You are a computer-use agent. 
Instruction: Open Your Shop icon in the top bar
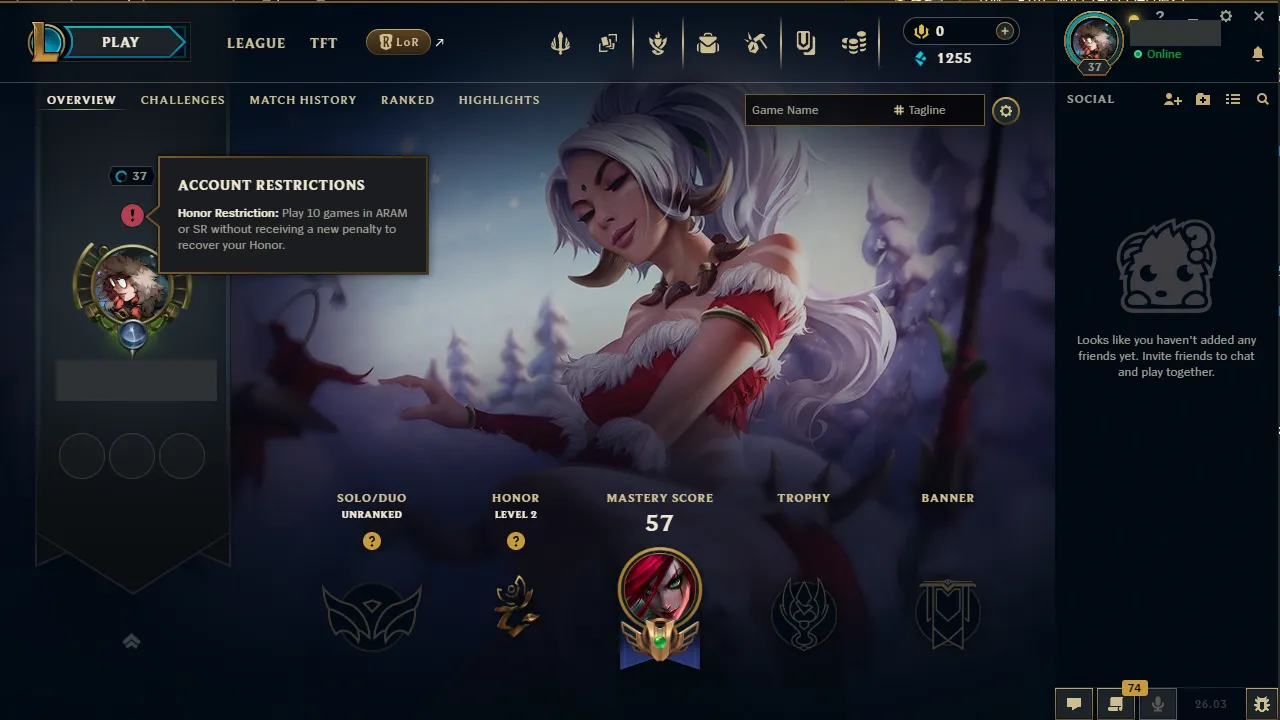(756, 42)
